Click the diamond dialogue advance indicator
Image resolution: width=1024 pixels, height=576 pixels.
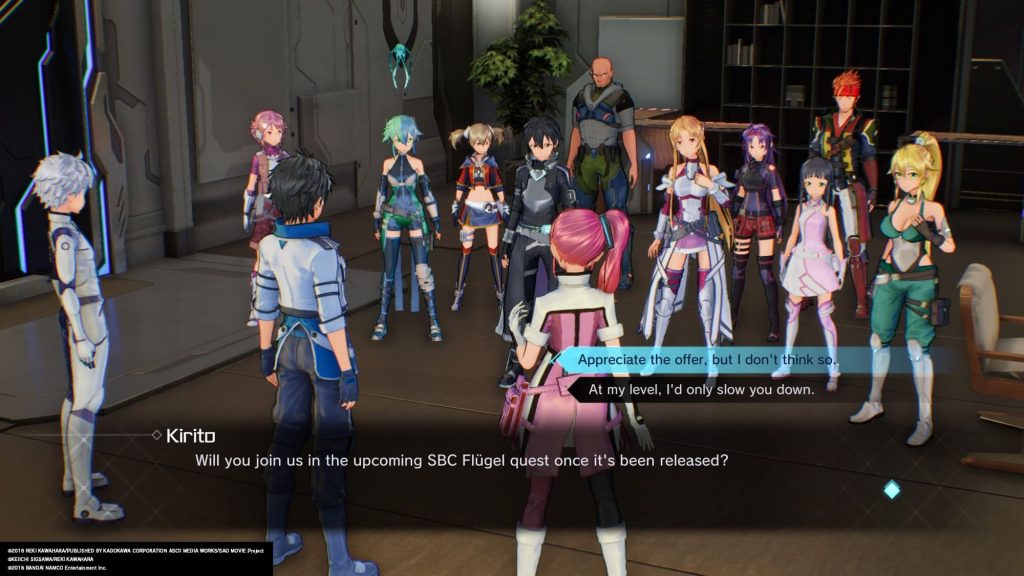tap(891, 489)
